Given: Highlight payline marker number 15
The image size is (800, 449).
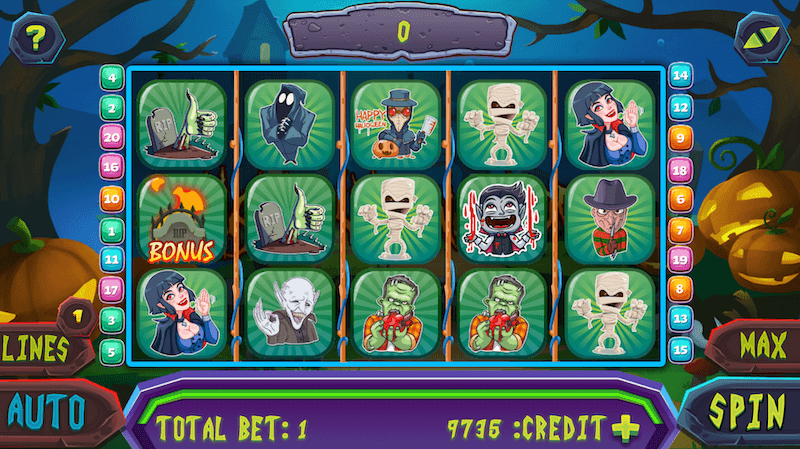Looking at the screenshot, I should point(680,349).
